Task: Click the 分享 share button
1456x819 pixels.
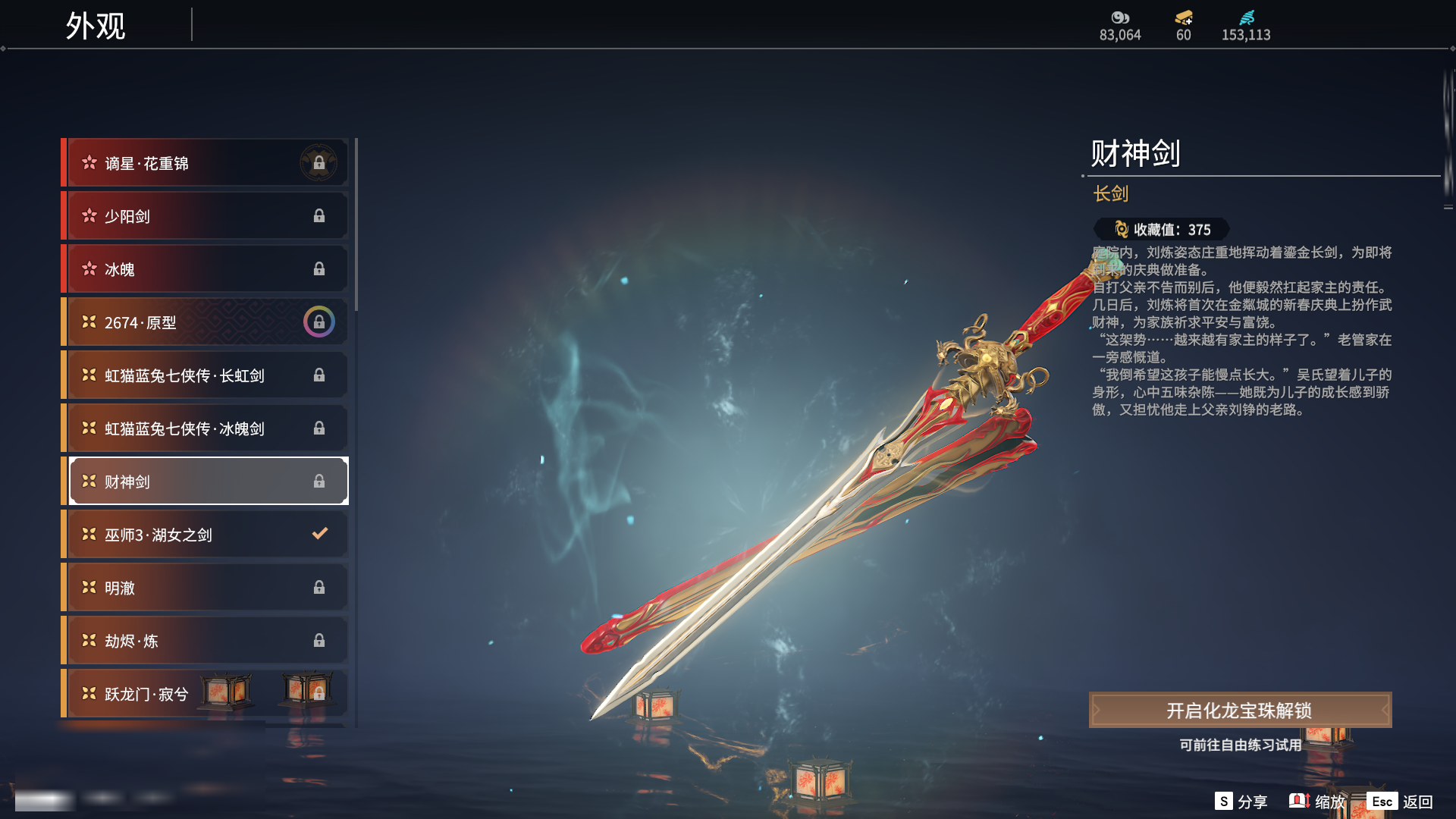Action: [1241, 802]
